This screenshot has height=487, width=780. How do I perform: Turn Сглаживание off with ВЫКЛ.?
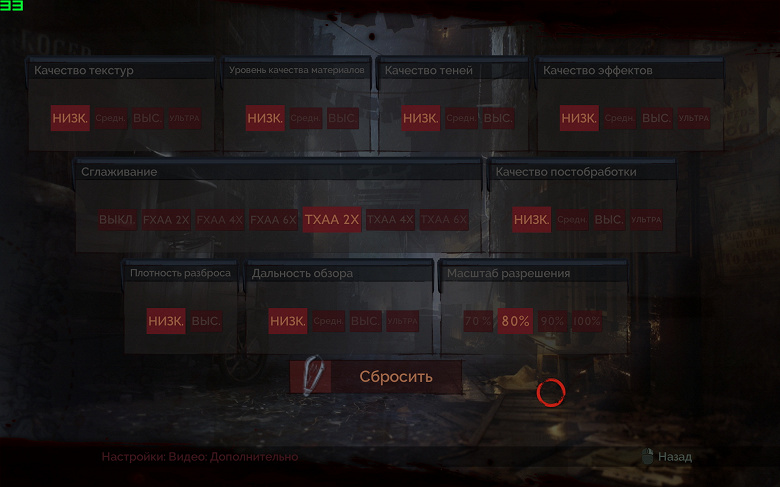point(116,220)
